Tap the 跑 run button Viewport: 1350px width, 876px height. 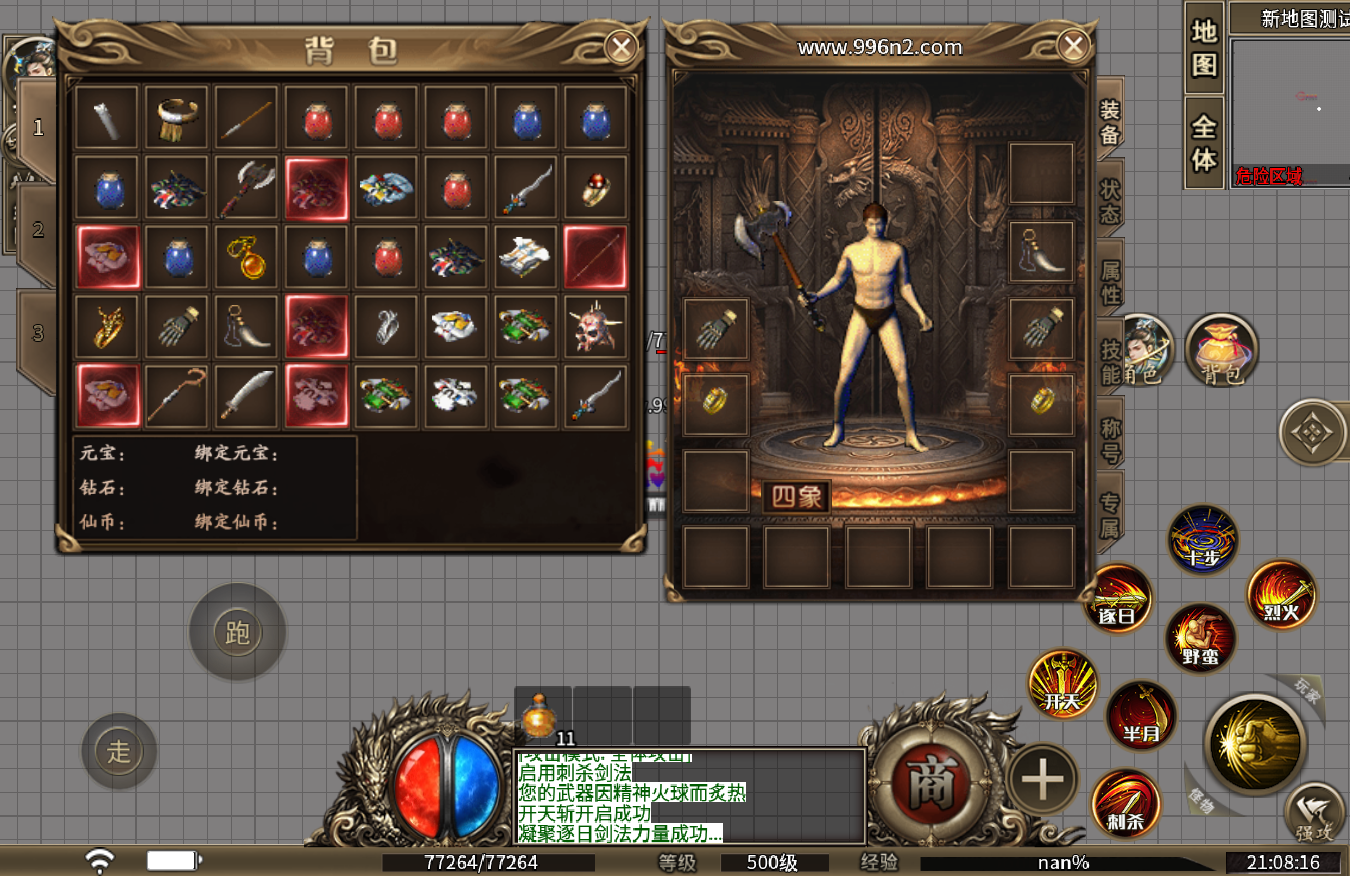pos(238,632)
